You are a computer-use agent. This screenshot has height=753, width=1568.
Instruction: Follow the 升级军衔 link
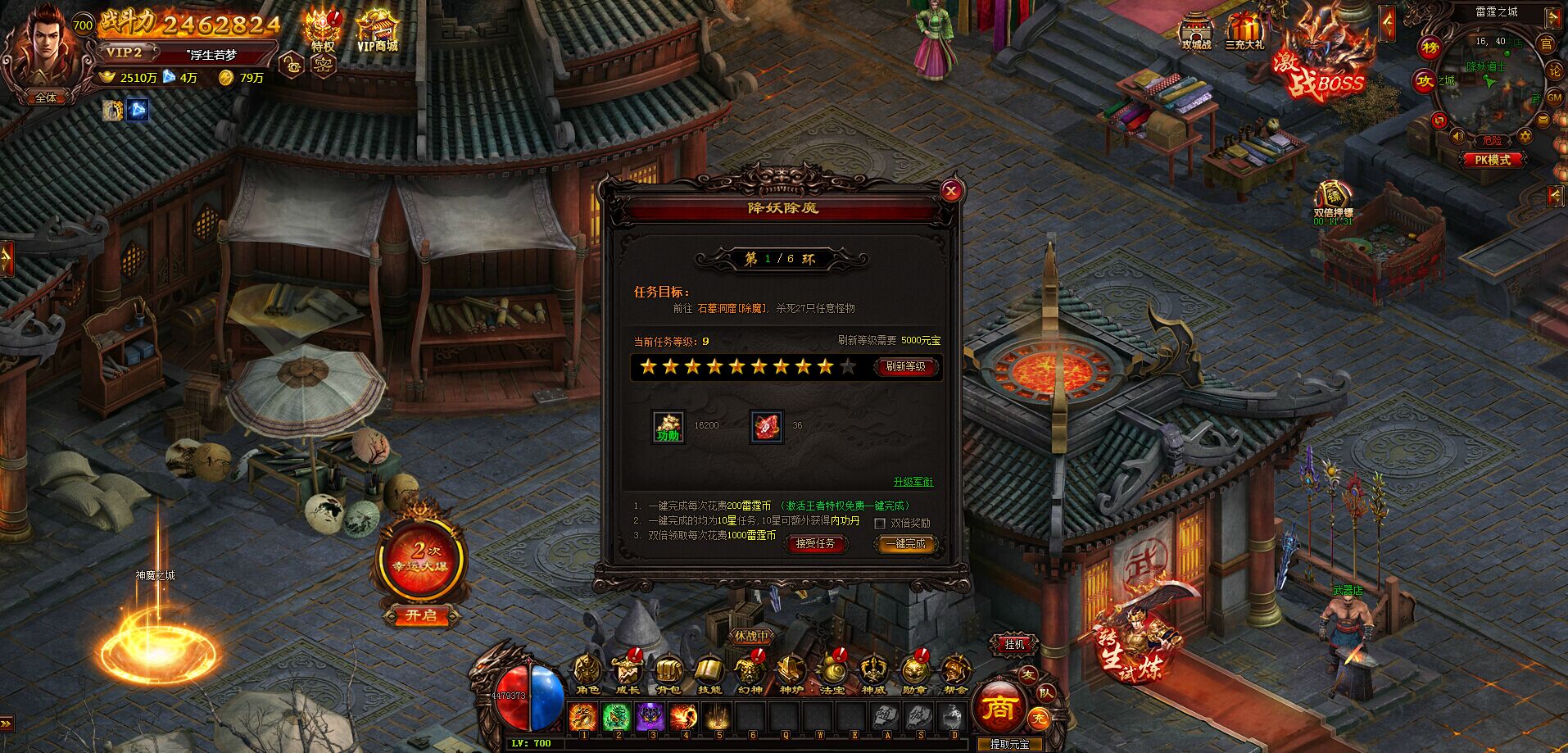coord(913,482)
